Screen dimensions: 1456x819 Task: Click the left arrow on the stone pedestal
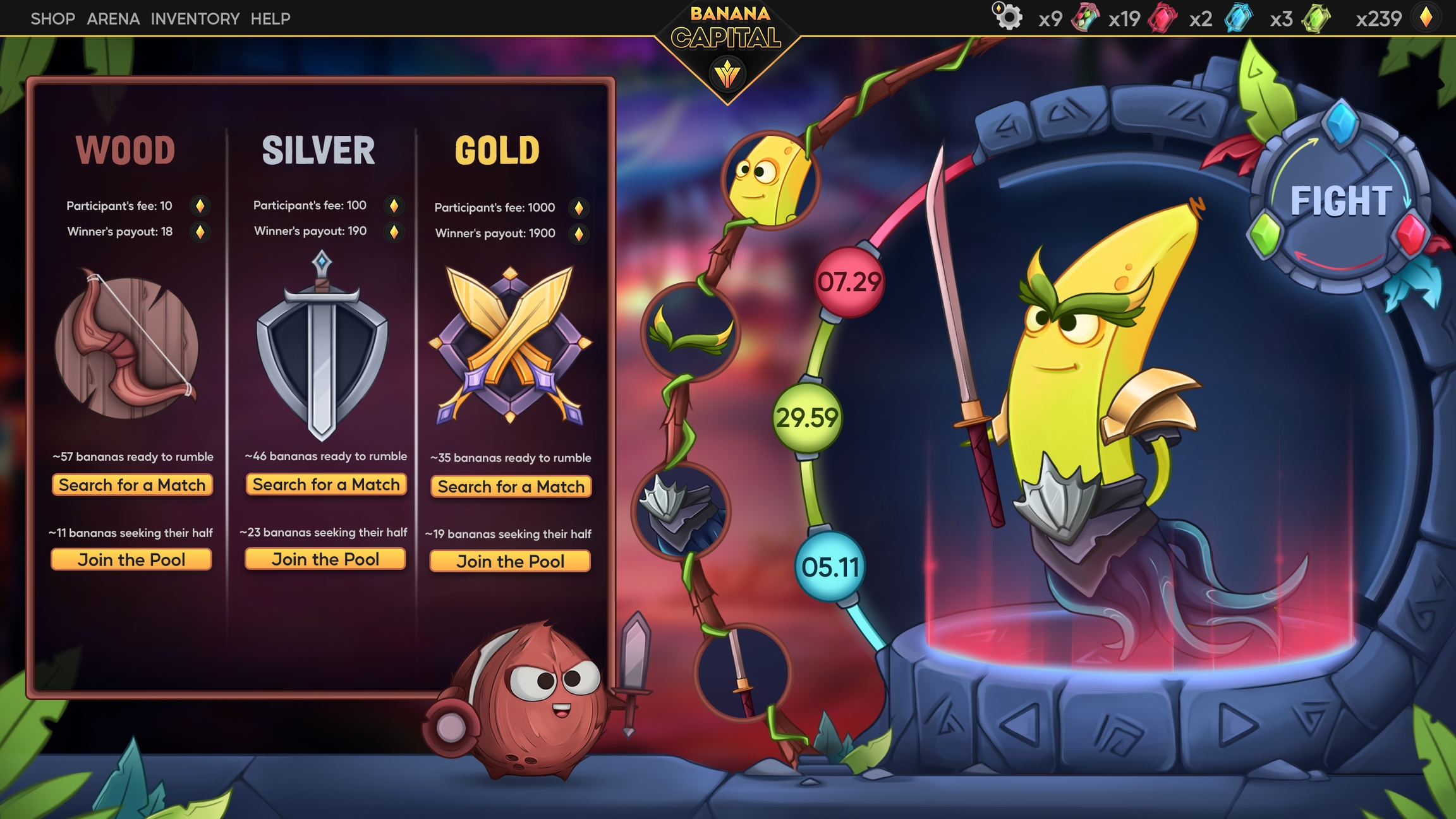point(1019,724)
